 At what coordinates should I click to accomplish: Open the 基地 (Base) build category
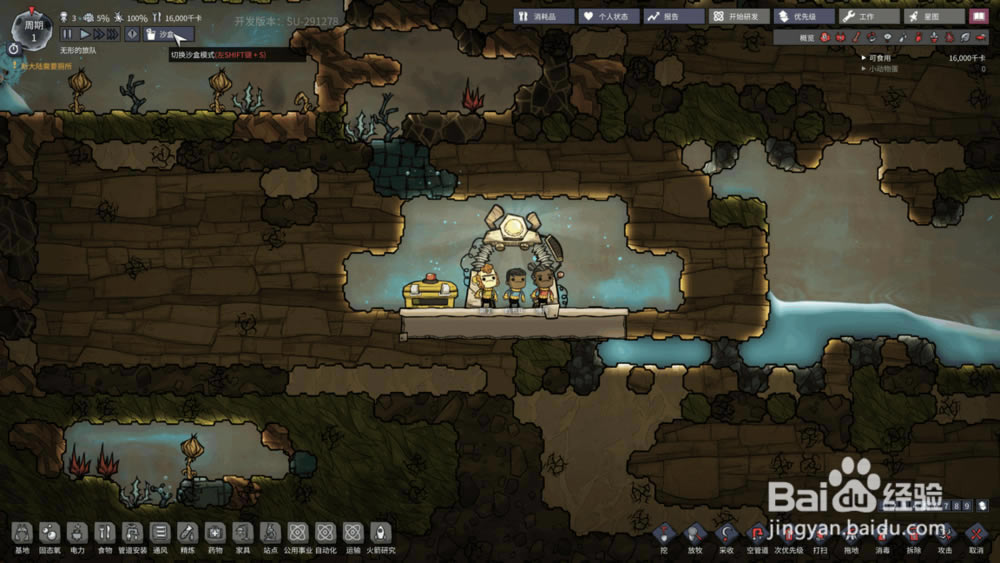[x=22, y=535]
